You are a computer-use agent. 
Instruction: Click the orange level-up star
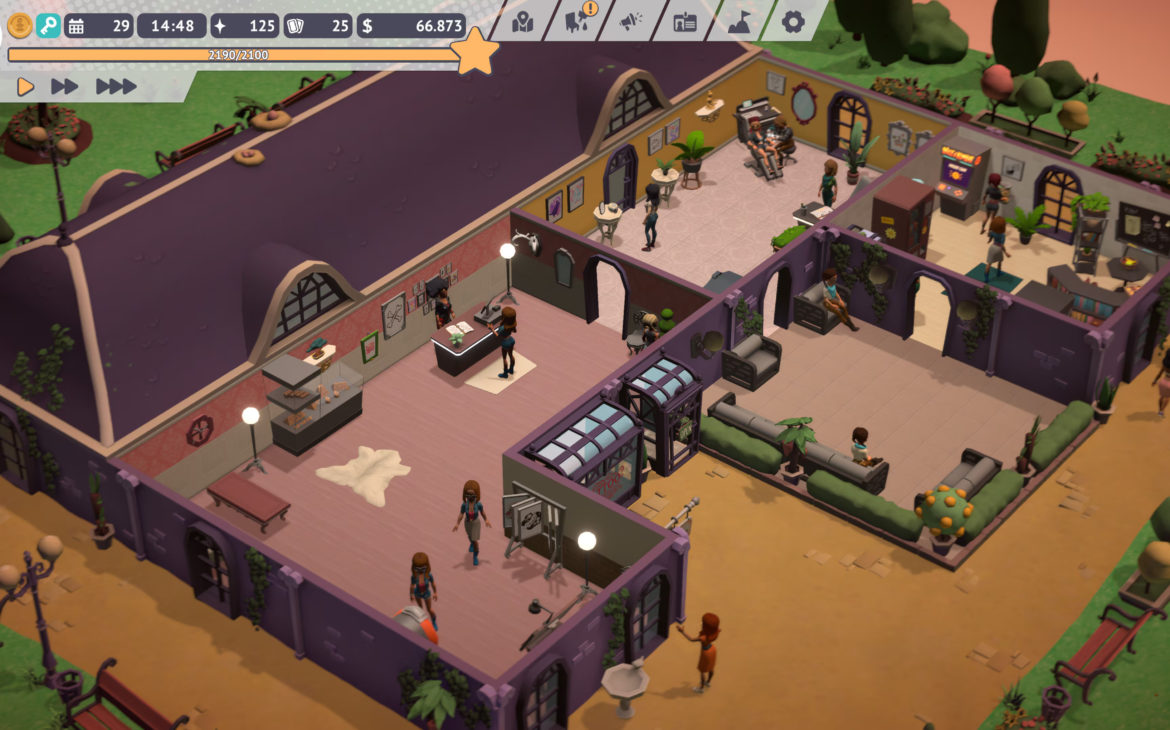point(475,52)
